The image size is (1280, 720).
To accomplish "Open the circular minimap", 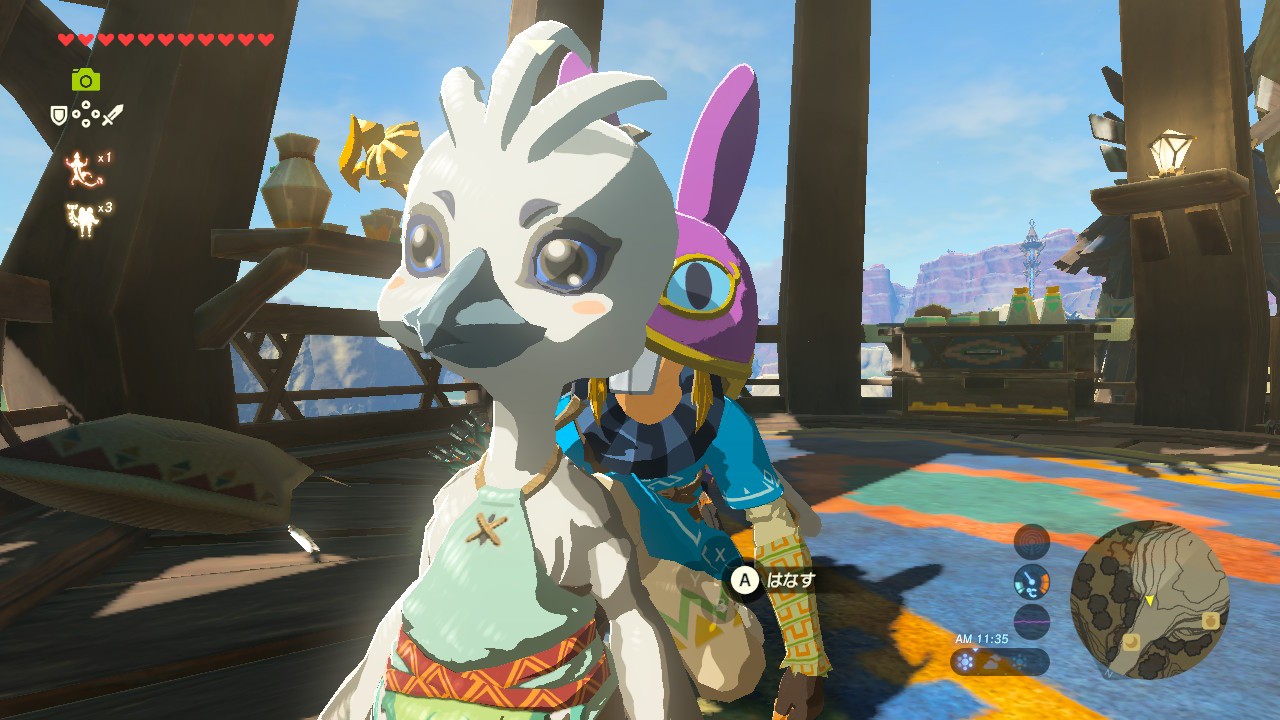I will coord(1149,600).
